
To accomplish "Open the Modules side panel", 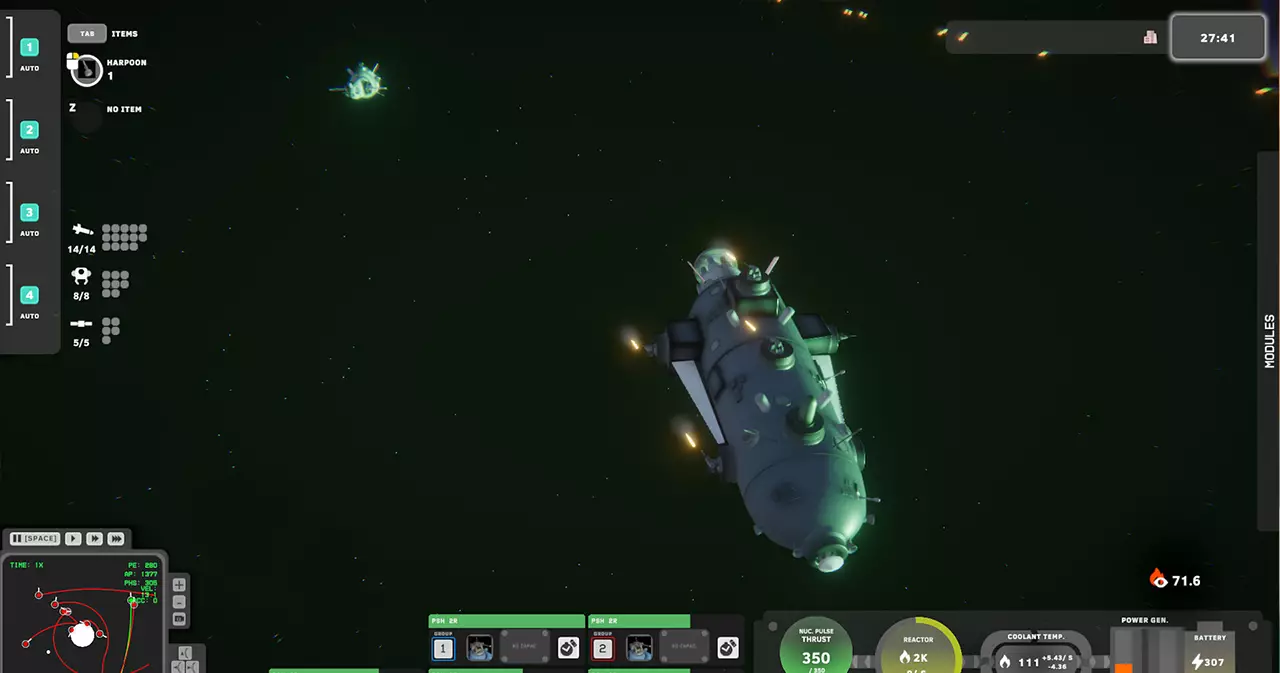I will click(x=1269, y=341).
